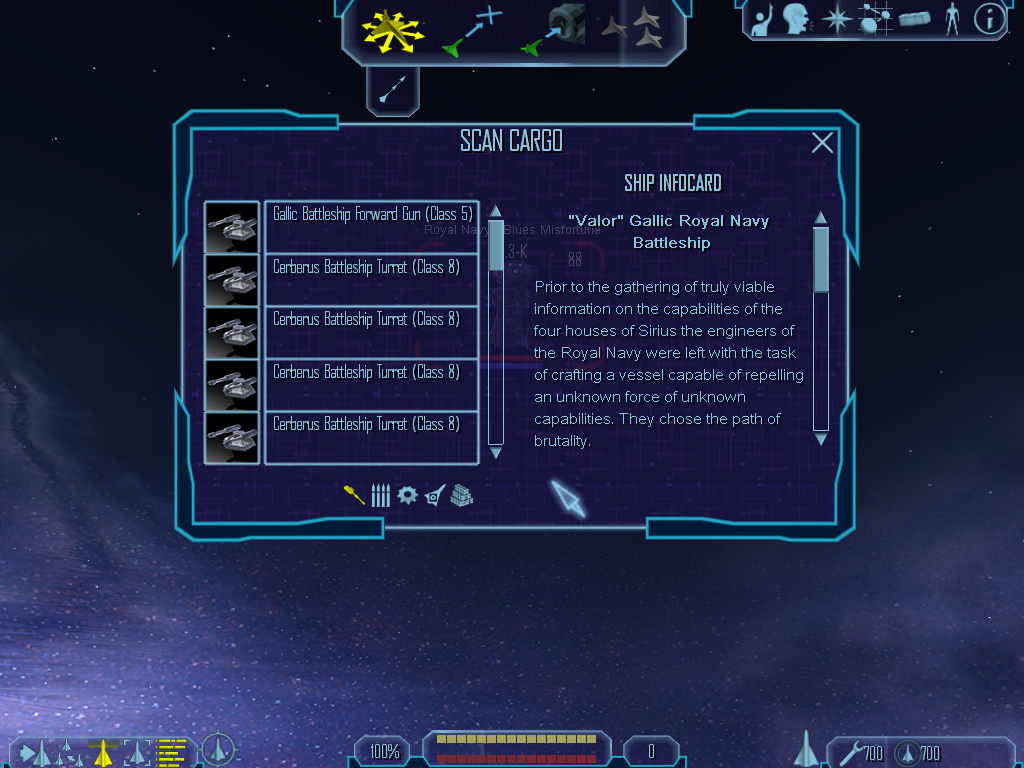Show commodities with the stacked crates filter
This screenshot has width=1024, height=768.
click(461, 495)
